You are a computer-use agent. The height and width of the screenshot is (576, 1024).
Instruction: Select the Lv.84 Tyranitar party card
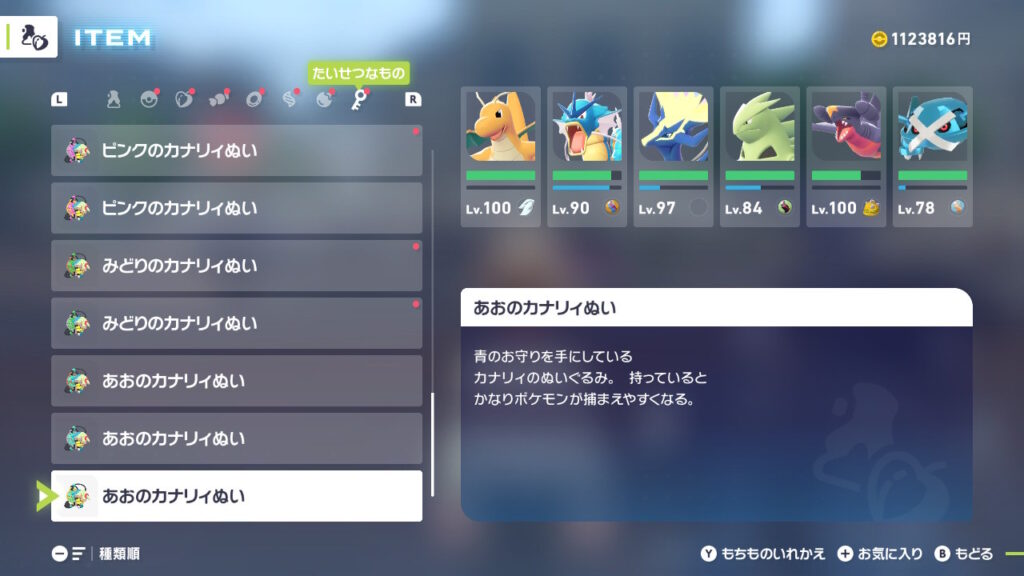[759, 155]
